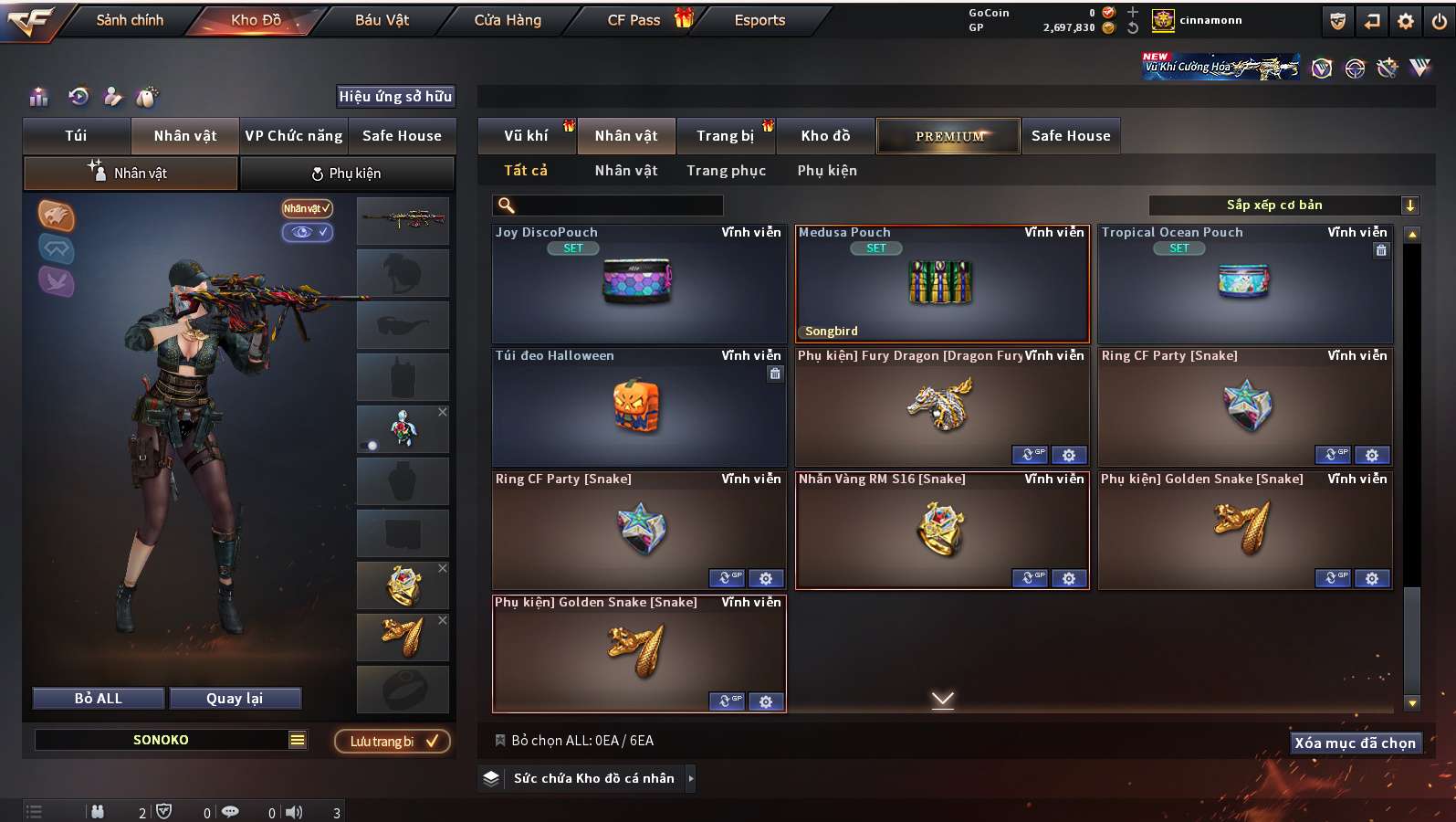Viewport: 1456px width, 822px height.
Task: Open the Esports menu
Action: coord(759,20)
